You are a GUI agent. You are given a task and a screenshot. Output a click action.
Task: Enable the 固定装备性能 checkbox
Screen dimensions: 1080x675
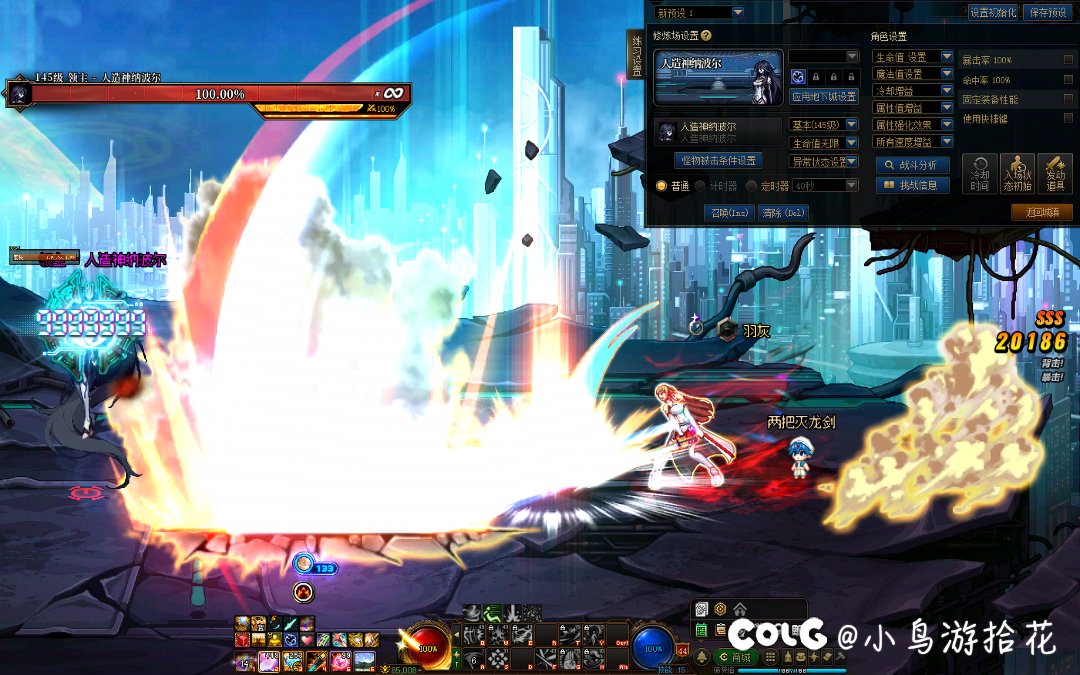(x=1068, y=100)
